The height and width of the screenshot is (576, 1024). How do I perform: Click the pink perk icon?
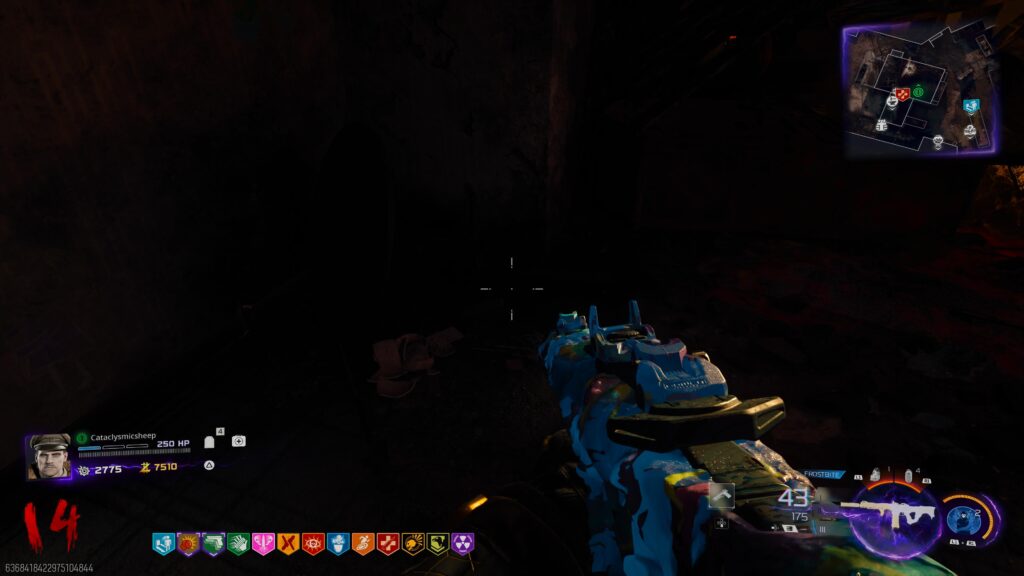click(263, 543)
